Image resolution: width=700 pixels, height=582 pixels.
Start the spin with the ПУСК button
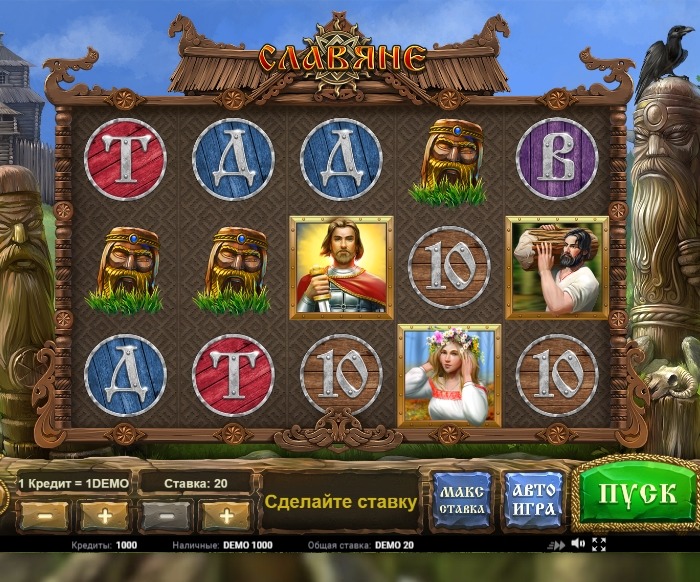coord(636,492)
